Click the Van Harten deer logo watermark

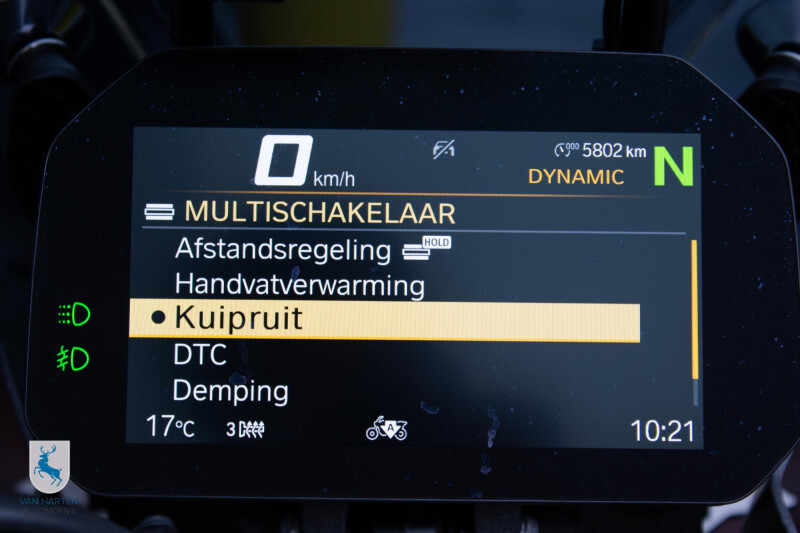(50, 468)
